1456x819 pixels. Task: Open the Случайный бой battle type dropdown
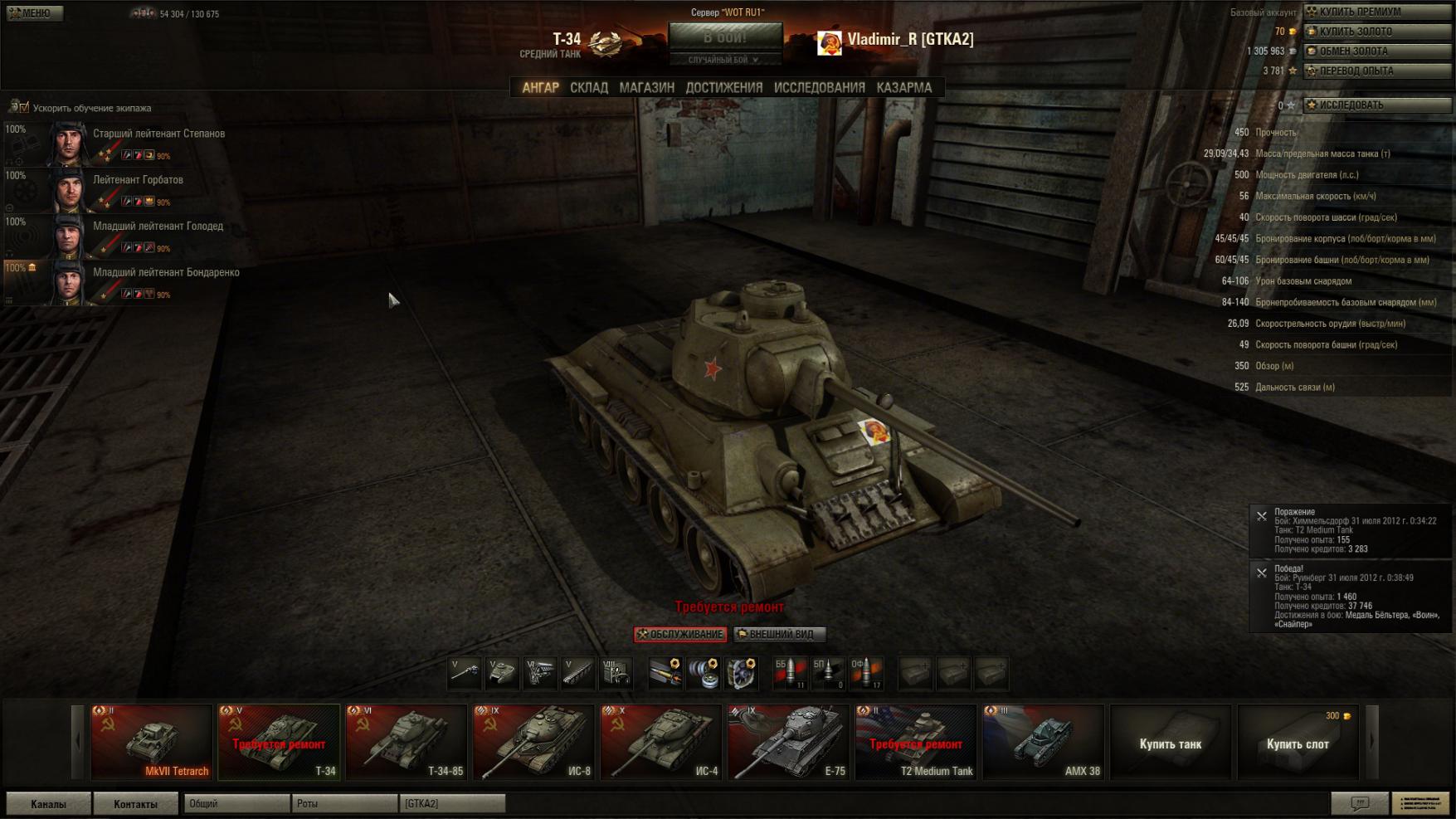coord(724,60)
